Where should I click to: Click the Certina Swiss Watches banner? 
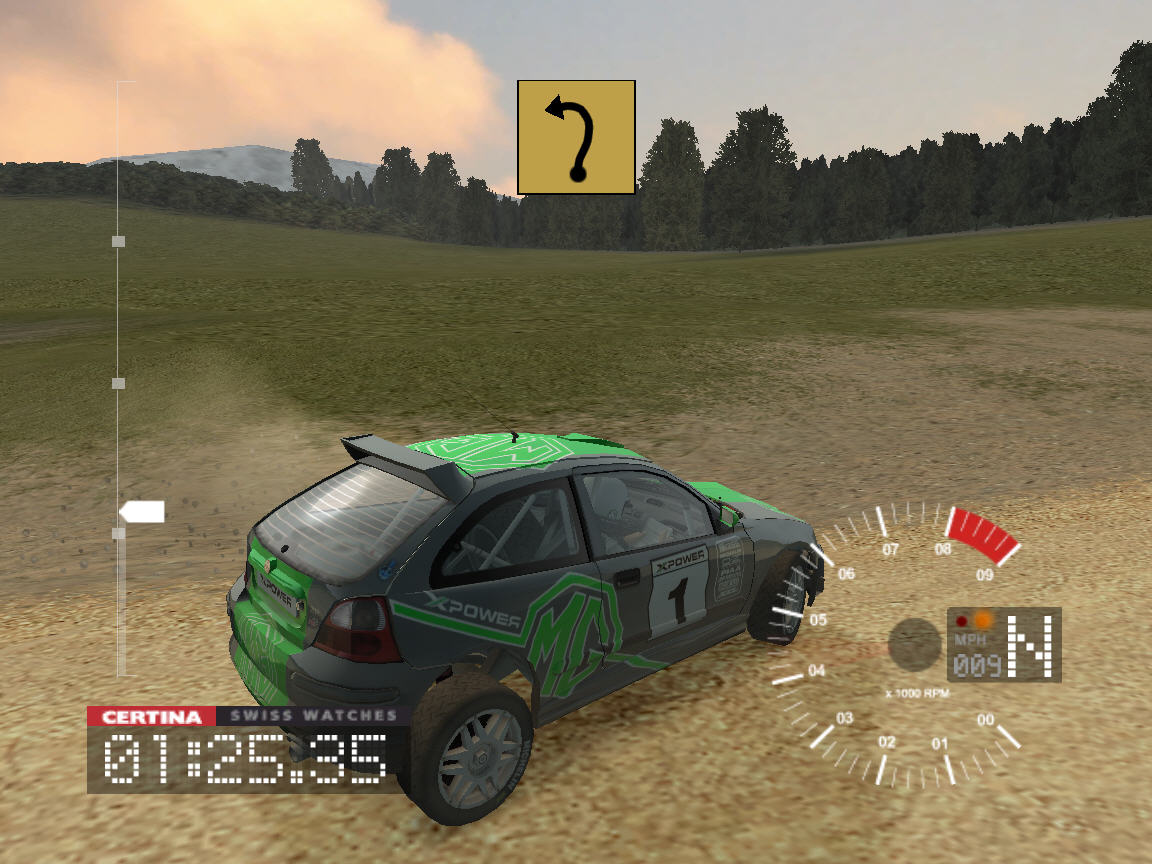pyautogui.click(x=243, y=716)
